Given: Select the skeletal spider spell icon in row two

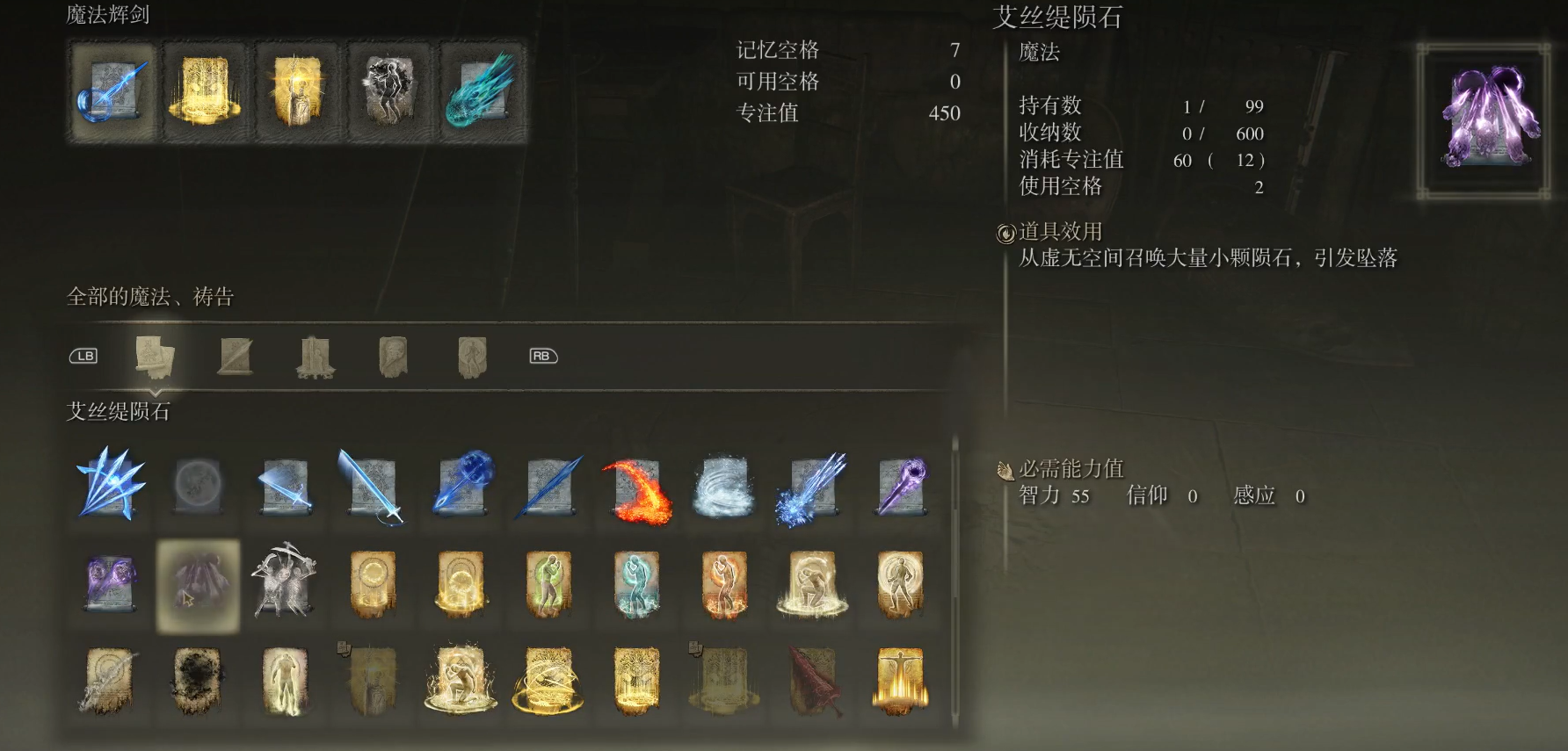Looking at the screenshot, I should click(x=284, y=587).
